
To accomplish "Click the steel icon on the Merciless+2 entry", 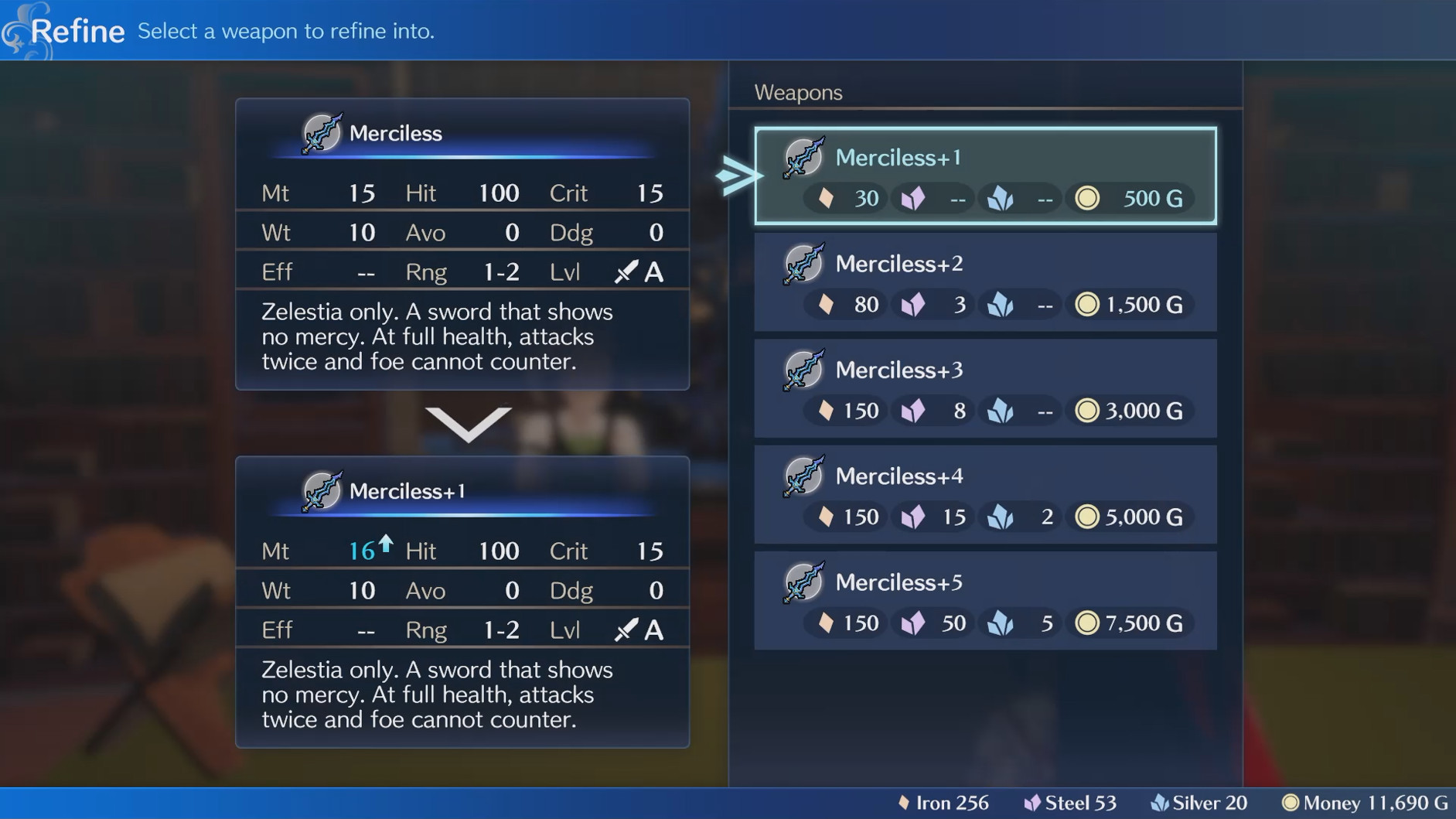I will tap(913, 304).
